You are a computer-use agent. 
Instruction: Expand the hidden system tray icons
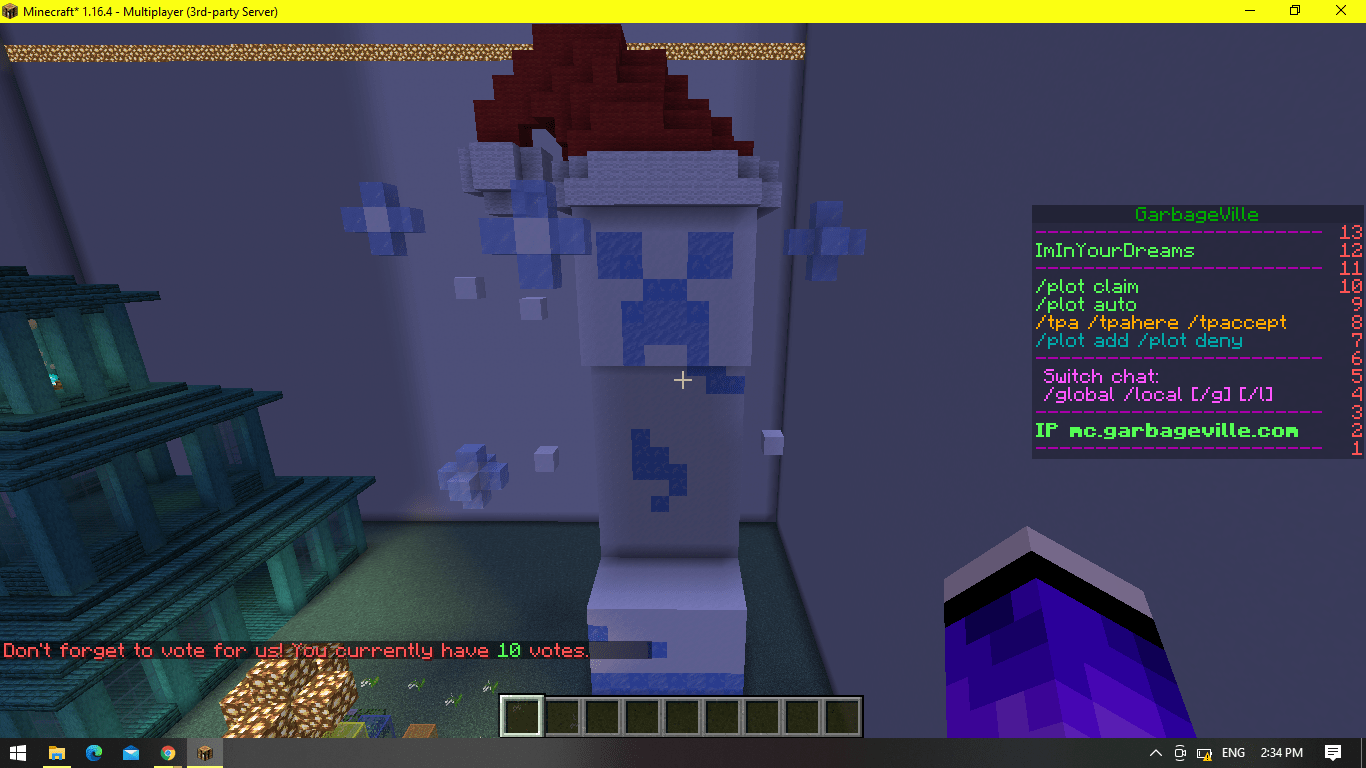pyautogui.click(x=1155, y=753)
